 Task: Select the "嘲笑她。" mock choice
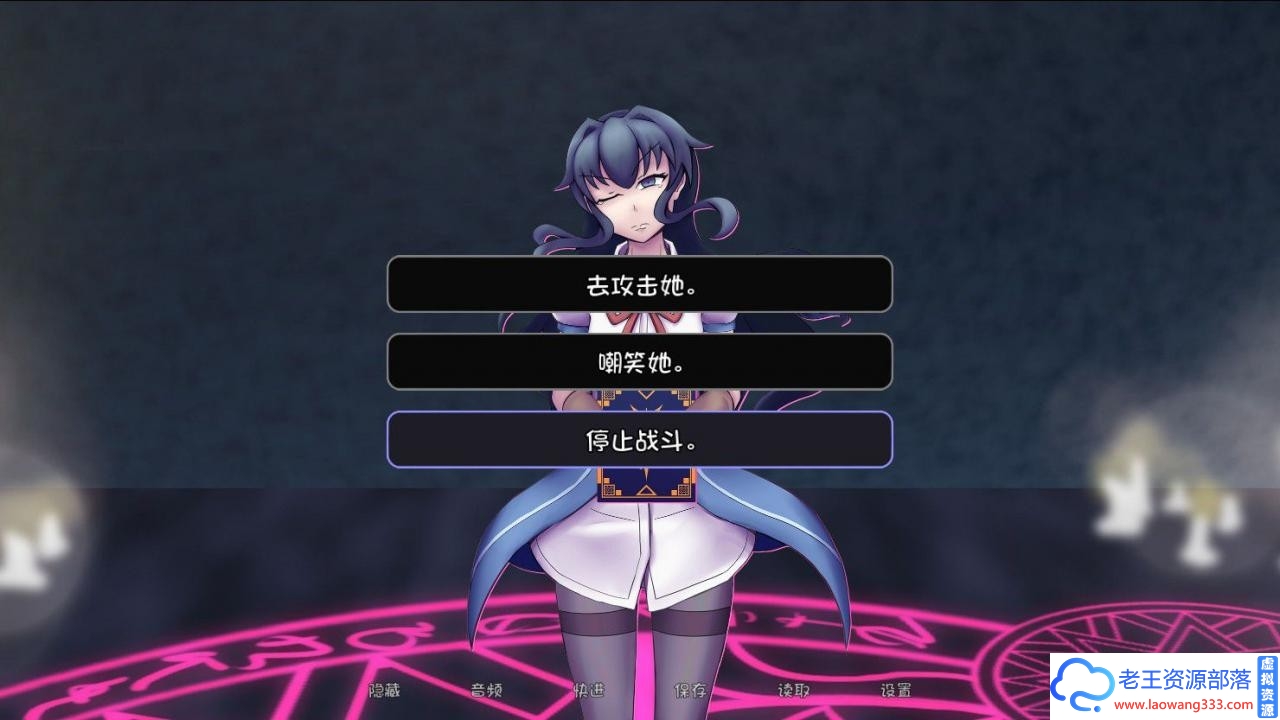coord(639,362)
